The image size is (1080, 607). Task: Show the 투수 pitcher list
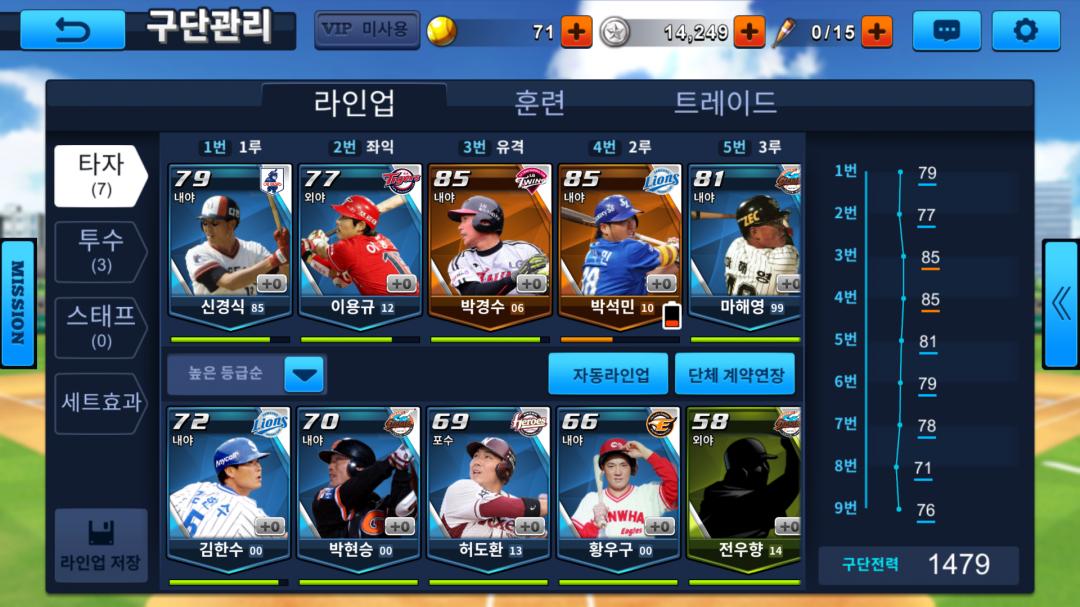[100, 251]
